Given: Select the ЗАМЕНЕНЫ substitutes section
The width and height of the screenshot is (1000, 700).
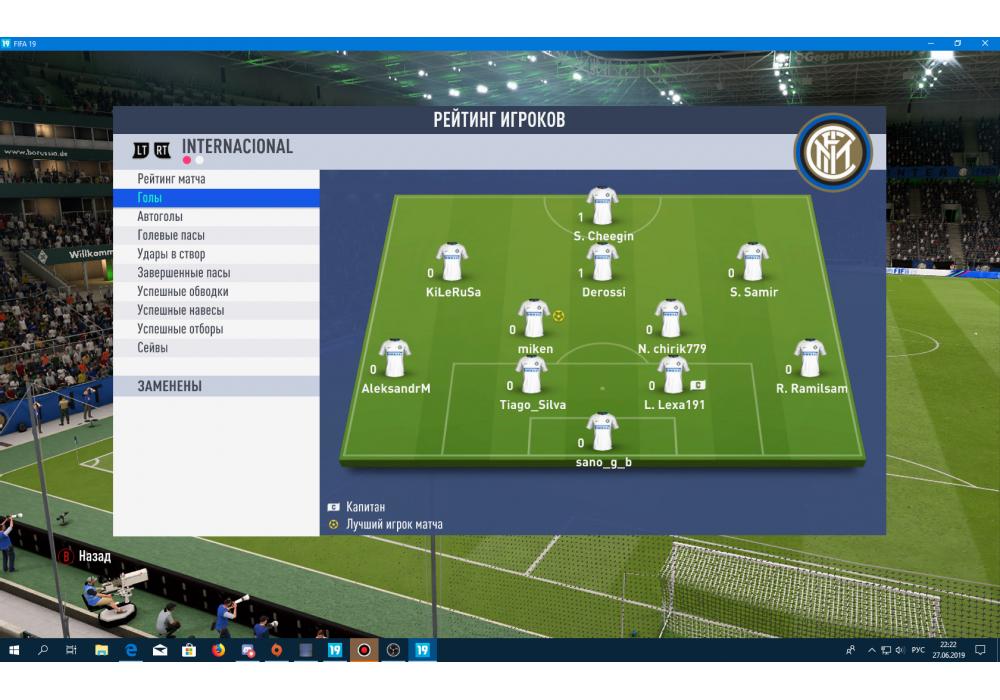Looking at the screenshot, I should [216, 386].
